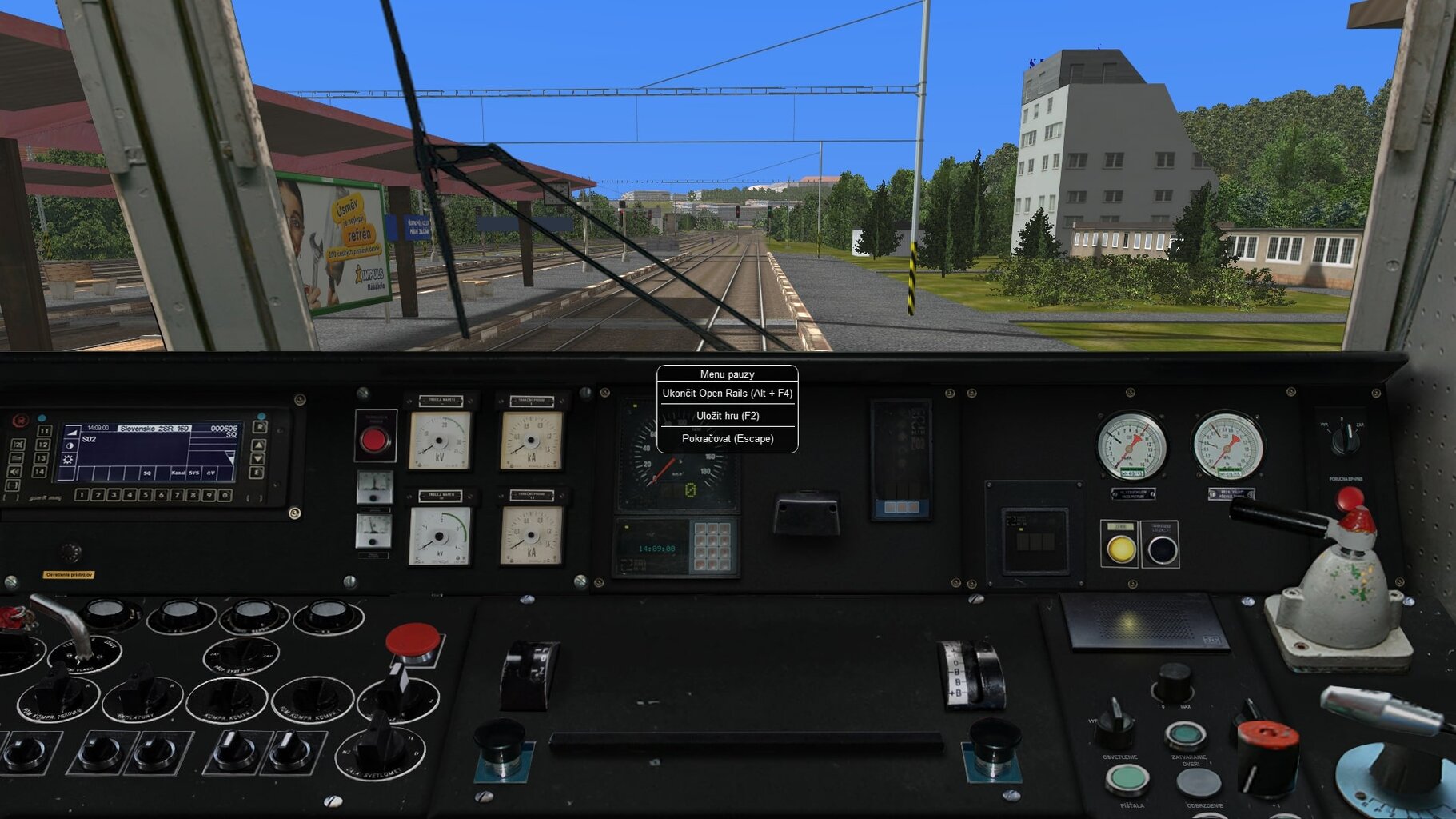Click the speaker icon left of the radio screen
1456x819 pixels.
coord(14,471)
